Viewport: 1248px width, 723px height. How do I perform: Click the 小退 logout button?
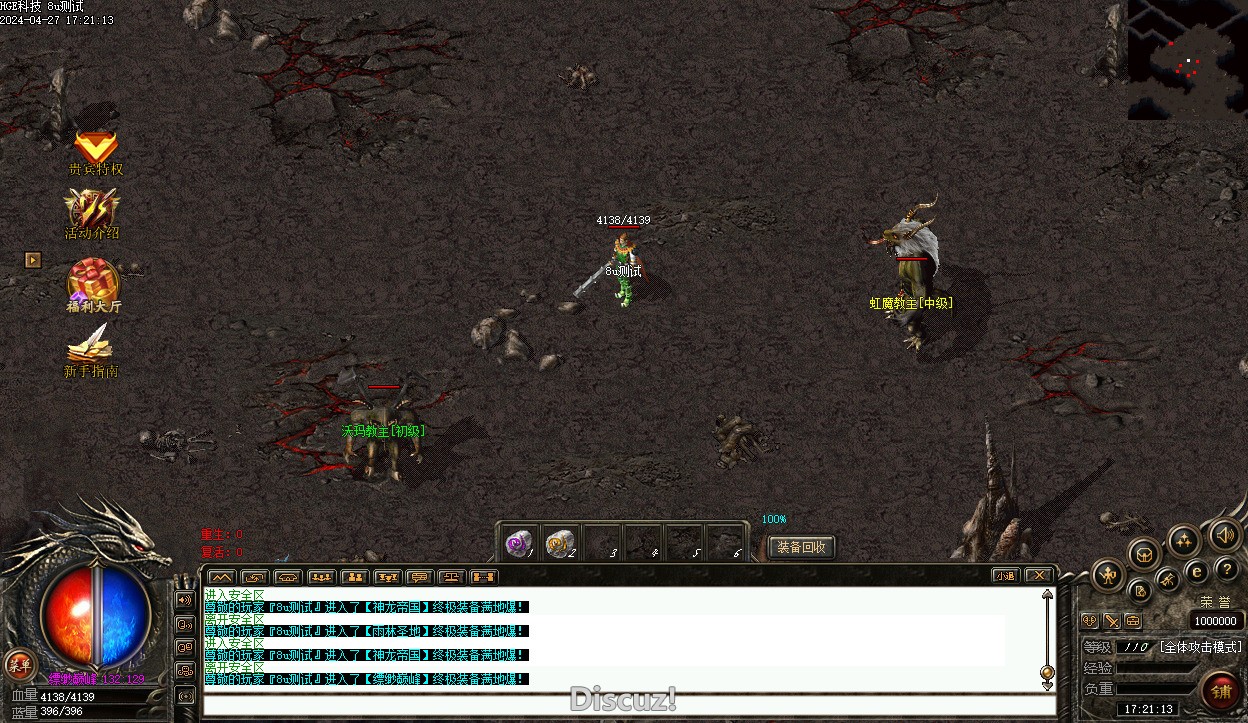(x=1006, y=575)
